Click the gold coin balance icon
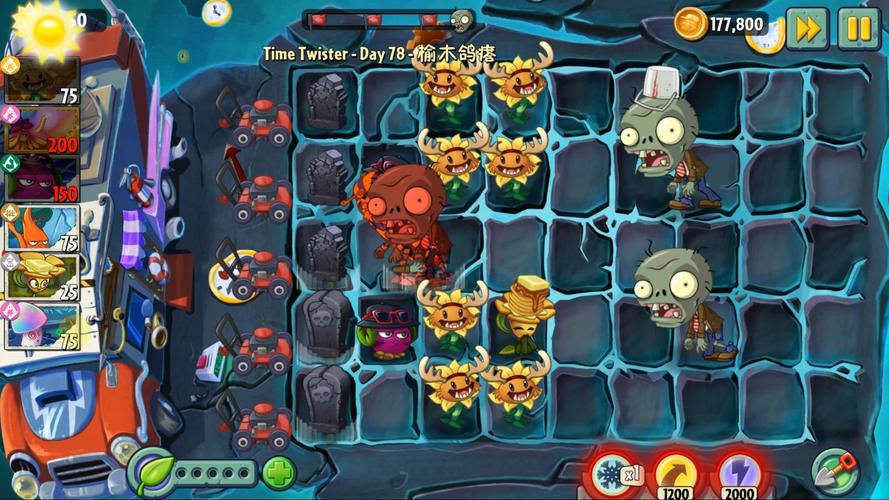The height and width of the screenshot is (500, 889). 690,23
